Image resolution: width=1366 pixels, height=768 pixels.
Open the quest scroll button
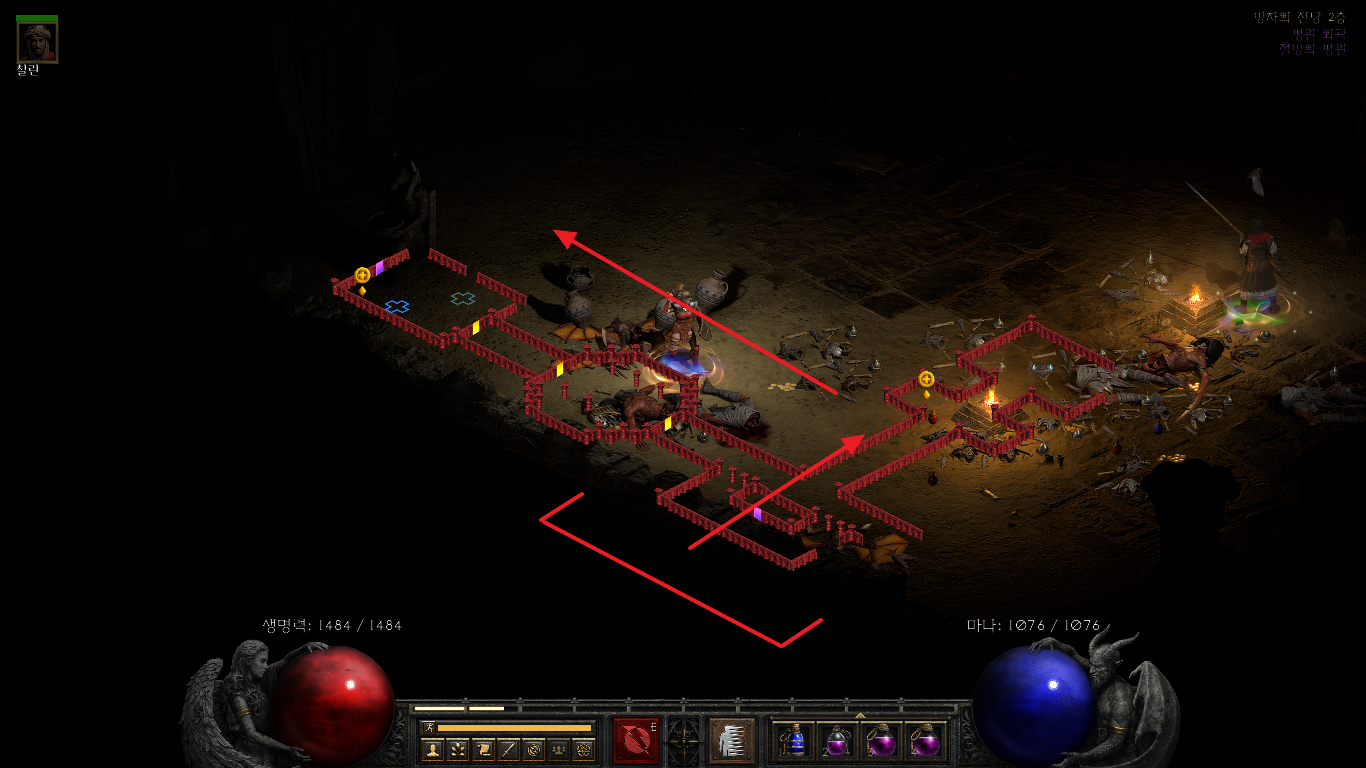[482, 749]
